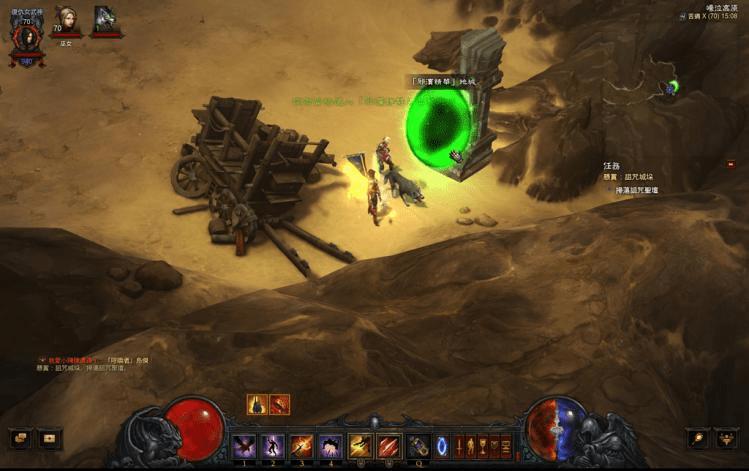
Task: Click the red marker beside the quest tracker
Action: [x=731, y=164]
